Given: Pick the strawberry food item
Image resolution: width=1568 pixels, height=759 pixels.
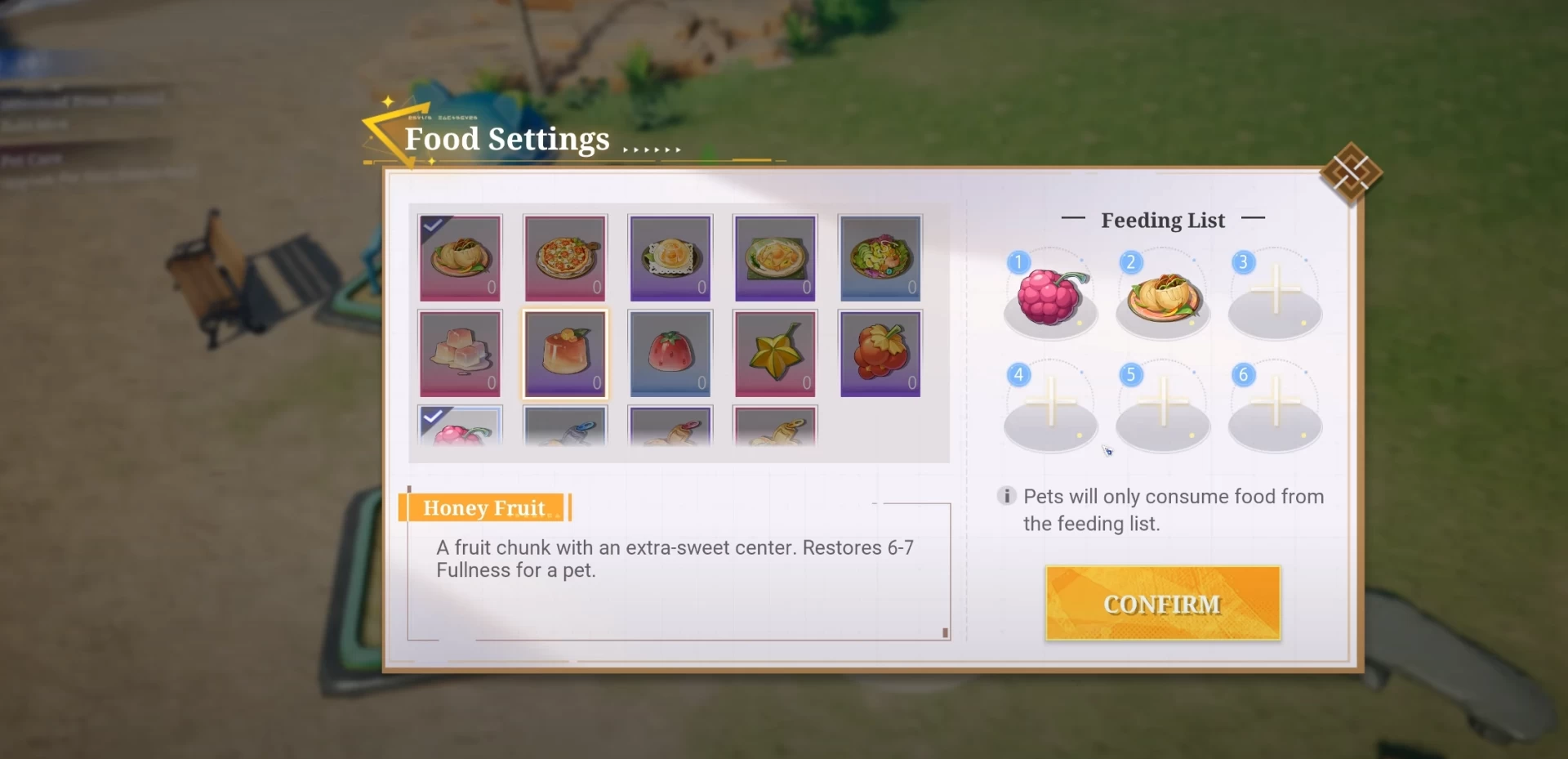Looking at the screenshot, I should click(x=670, y=354).
